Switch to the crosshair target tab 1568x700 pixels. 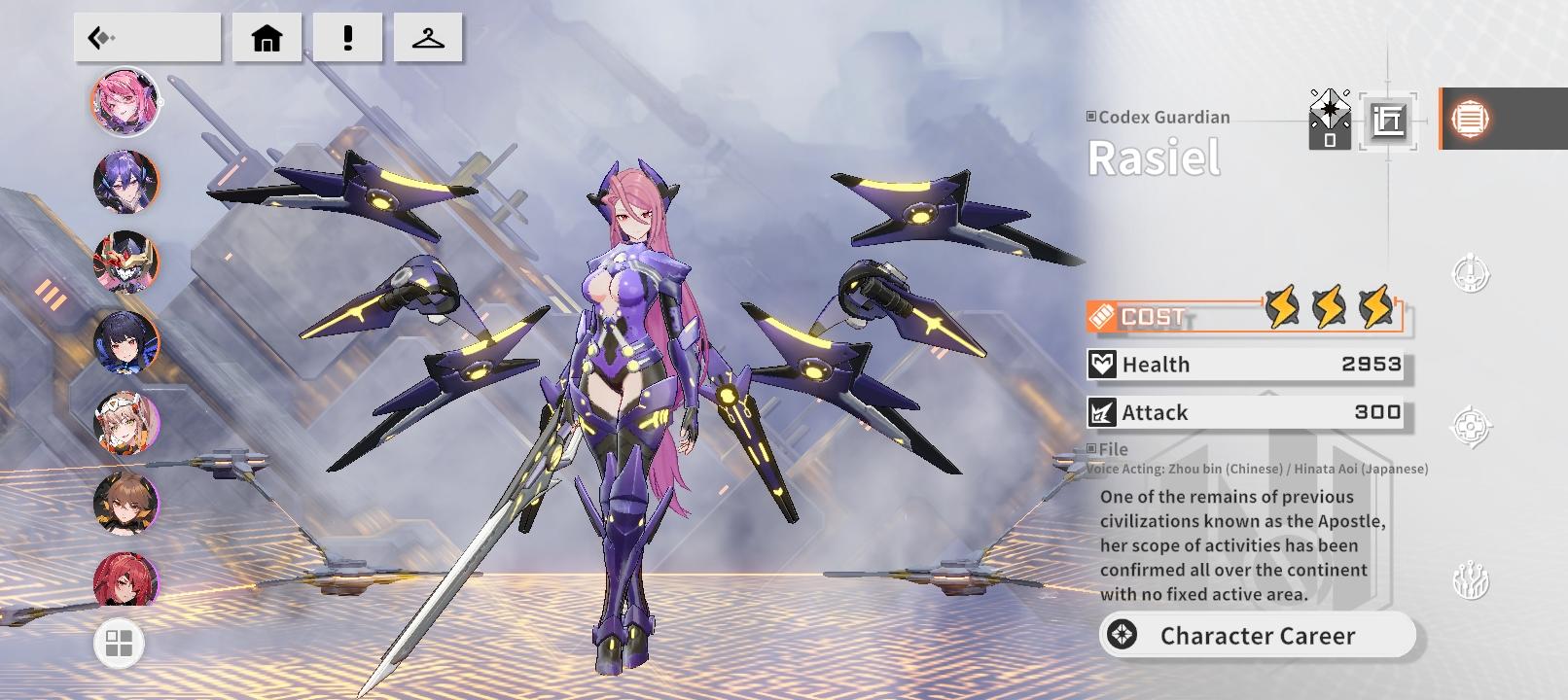[x=1470, y=426]
